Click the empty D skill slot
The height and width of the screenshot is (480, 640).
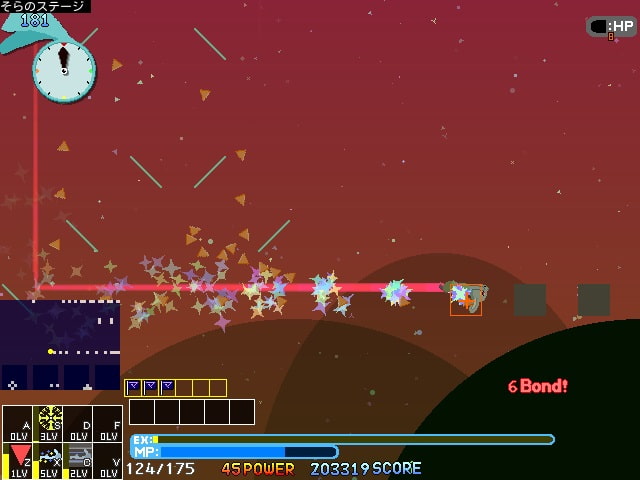click(79, 424)
